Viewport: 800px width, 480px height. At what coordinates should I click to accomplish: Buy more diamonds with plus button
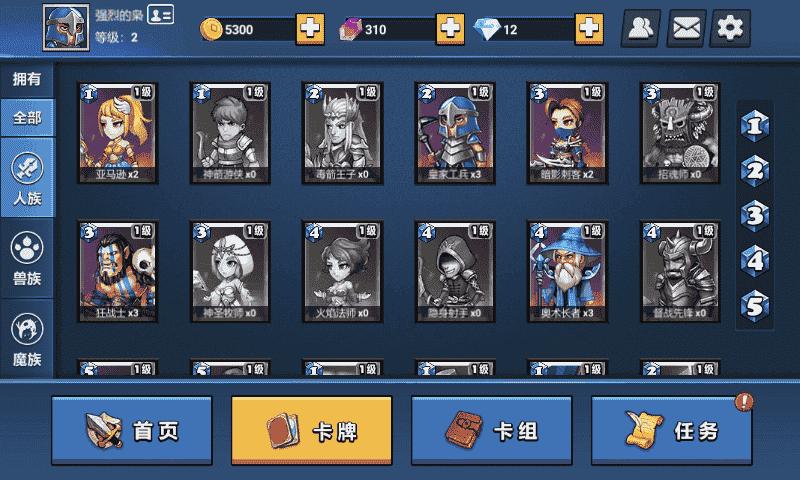[589, 29]
